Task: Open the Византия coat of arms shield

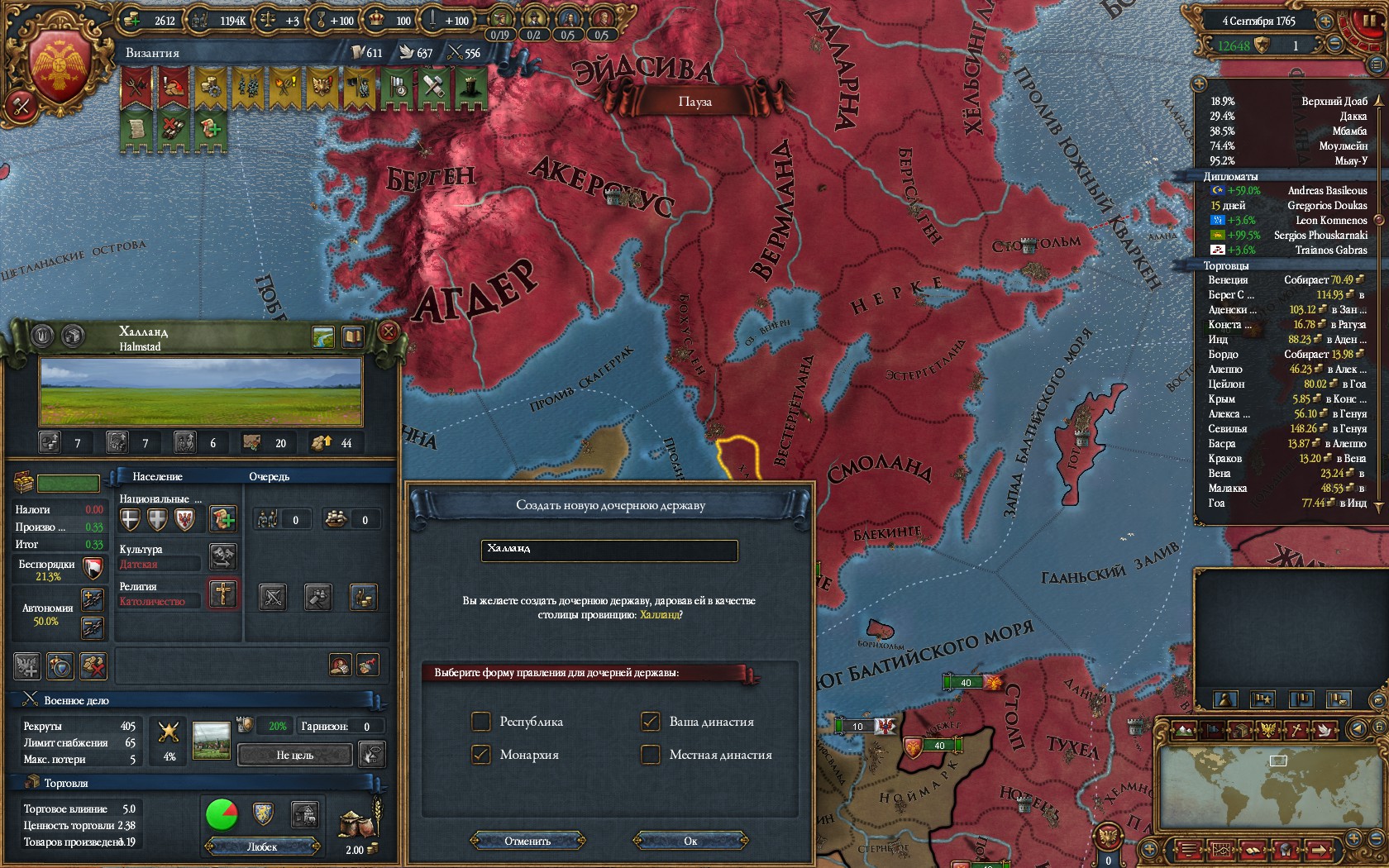Action: (60, 68)
